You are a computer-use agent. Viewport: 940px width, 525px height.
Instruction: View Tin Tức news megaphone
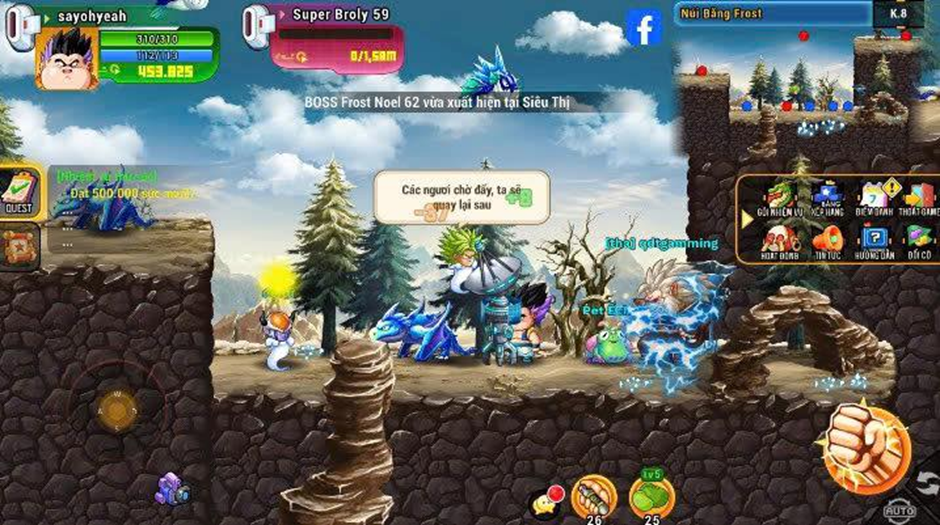(x=828, y=241)
